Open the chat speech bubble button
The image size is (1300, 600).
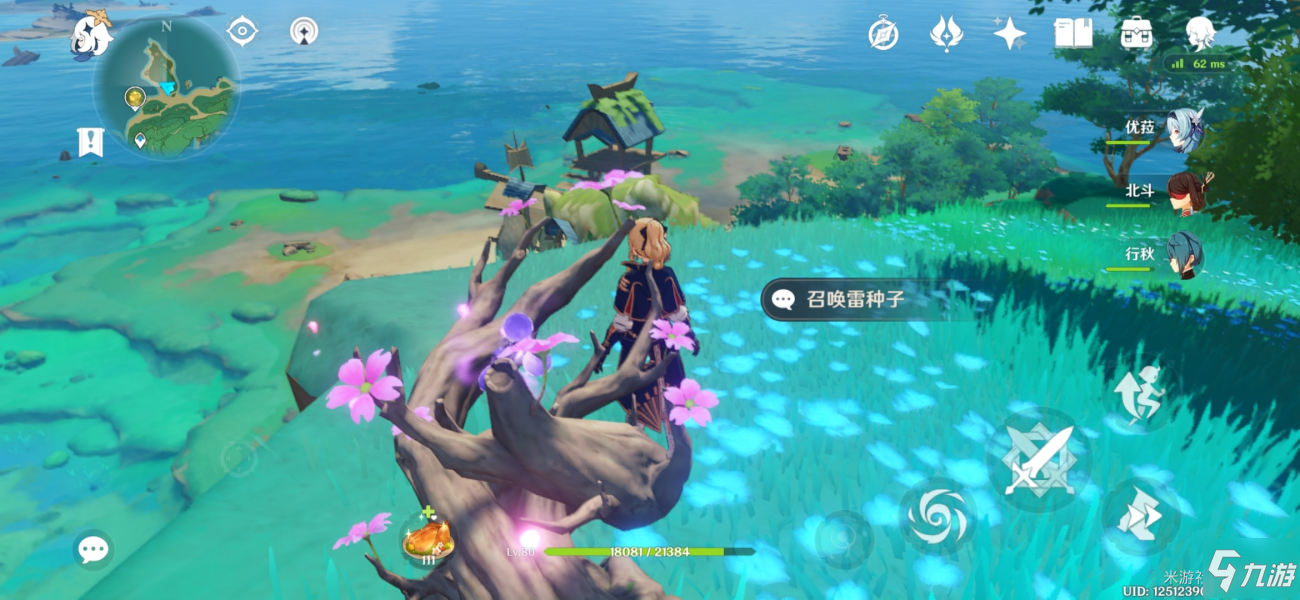coord(93,549)
